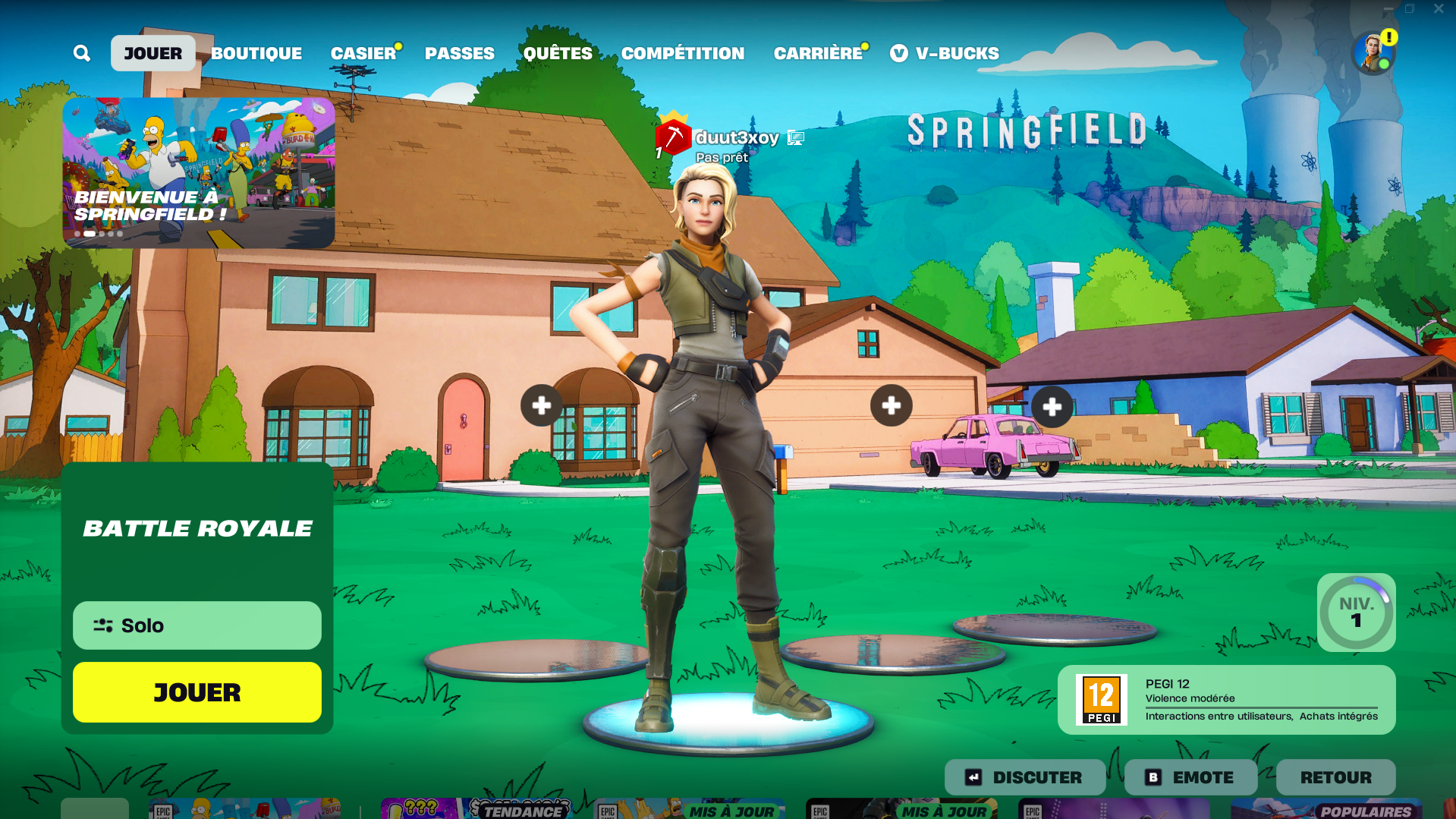Image resolution: width=1456 pixels, height=819 pixels.
Task: Open the player profile avatar menu
Action: [1373, 53]
